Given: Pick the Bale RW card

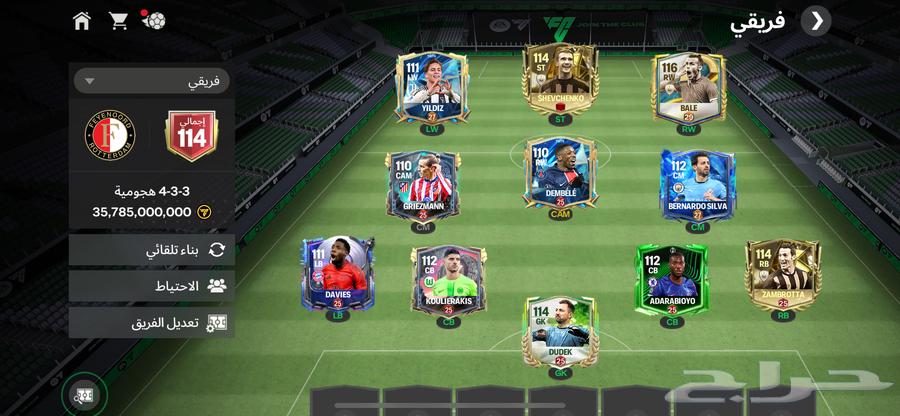Looking at the screenshot, I should (x=689, y=90).
